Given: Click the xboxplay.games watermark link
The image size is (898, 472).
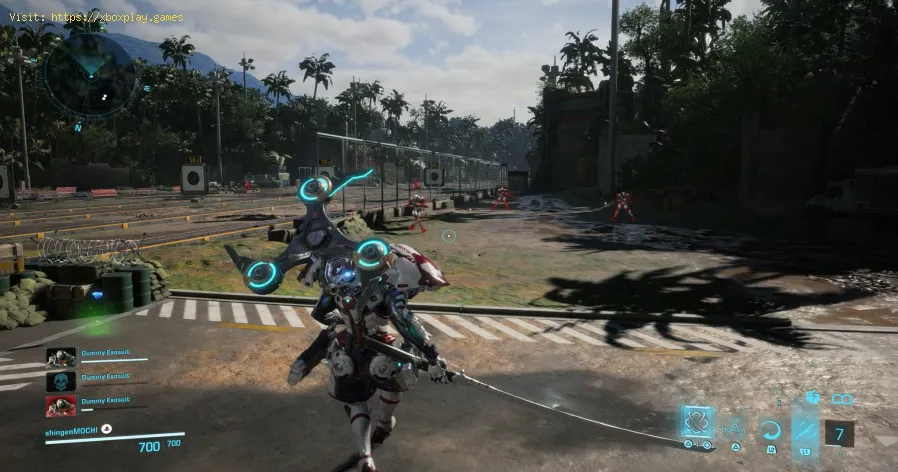Looking at the screenshot, I should 100,17.
